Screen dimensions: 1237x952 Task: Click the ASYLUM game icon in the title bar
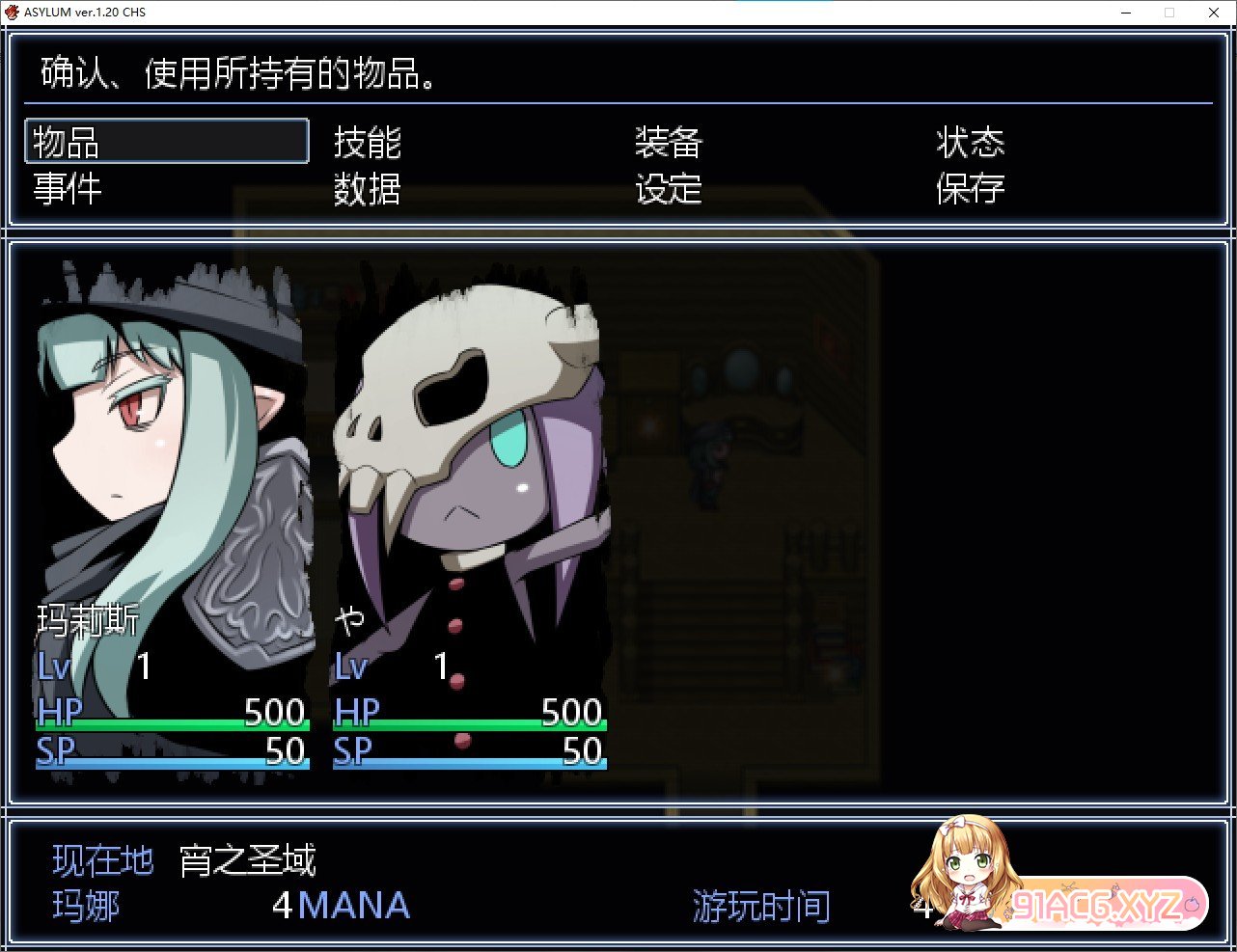click(x=12, y=12)
